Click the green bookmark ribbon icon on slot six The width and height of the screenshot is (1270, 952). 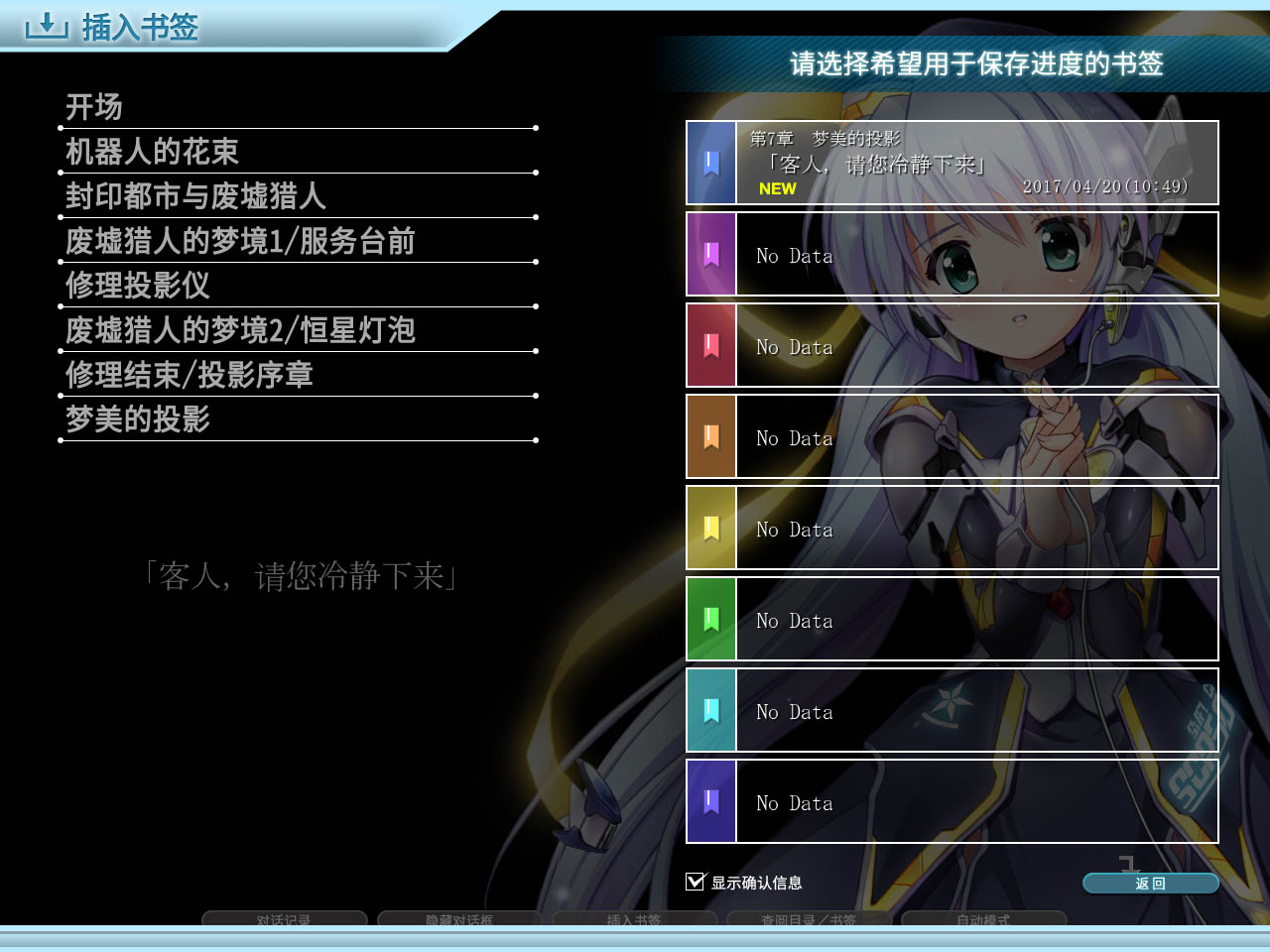tap(710, 619)
